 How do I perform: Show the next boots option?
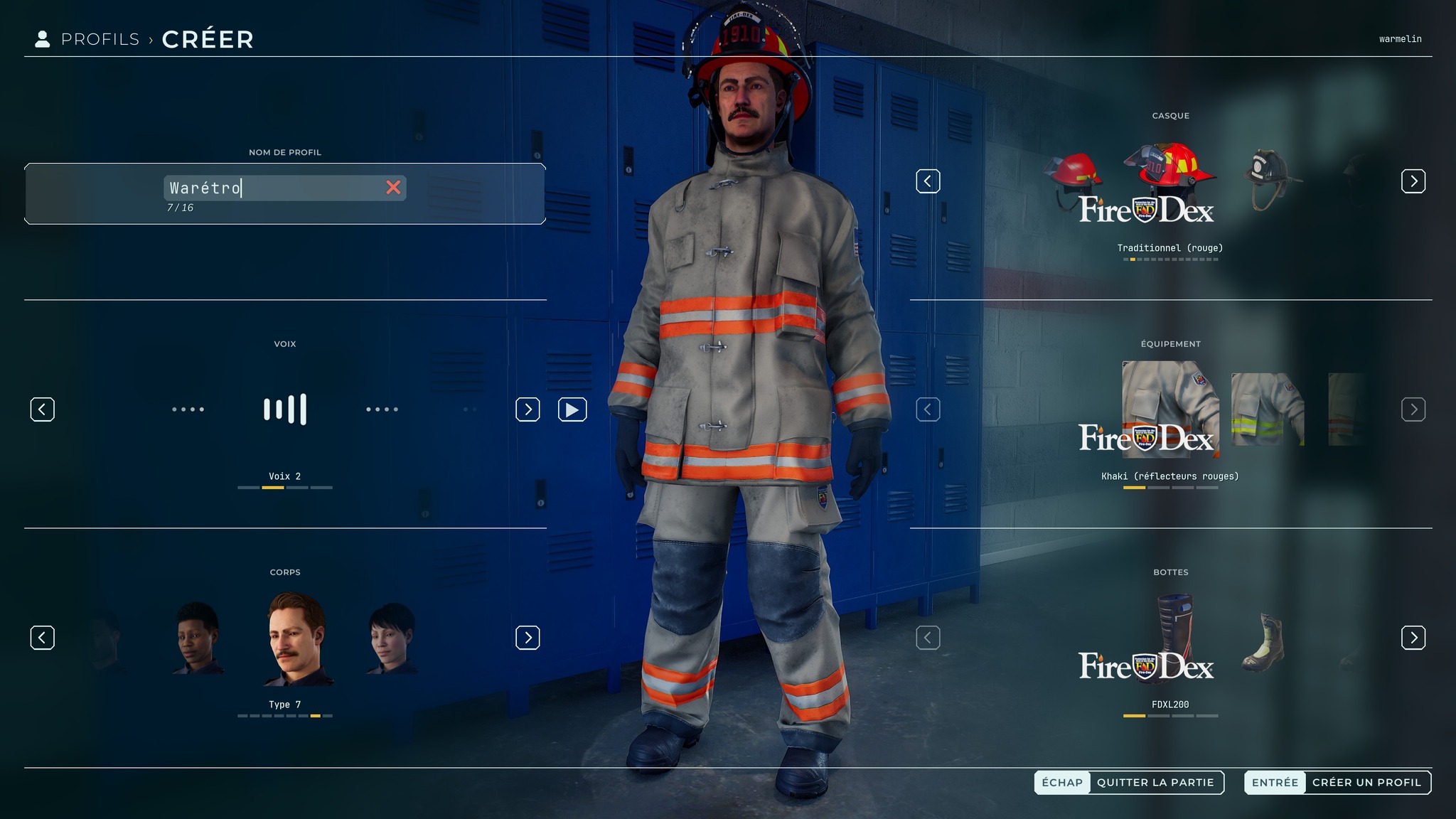(1413, 638)
